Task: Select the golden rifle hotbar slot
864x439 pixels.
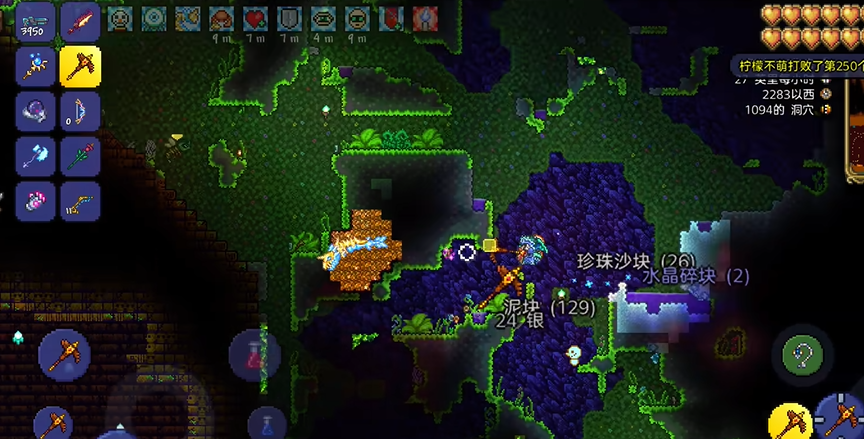Action: [80, 200]
